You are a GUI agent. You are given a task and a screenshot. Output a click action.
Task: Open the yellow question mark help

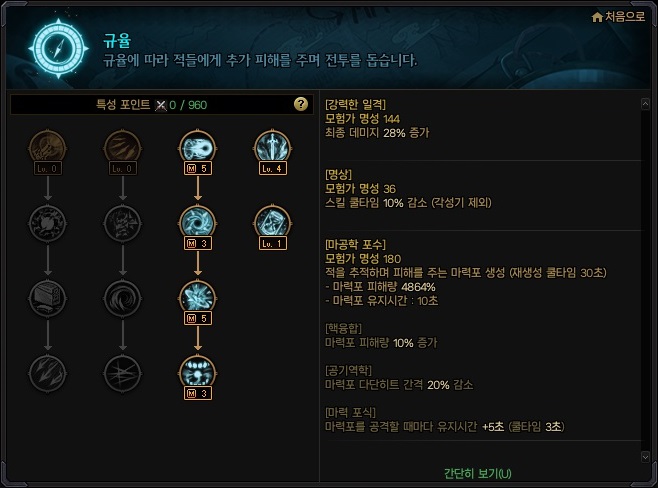coord(300,104)
